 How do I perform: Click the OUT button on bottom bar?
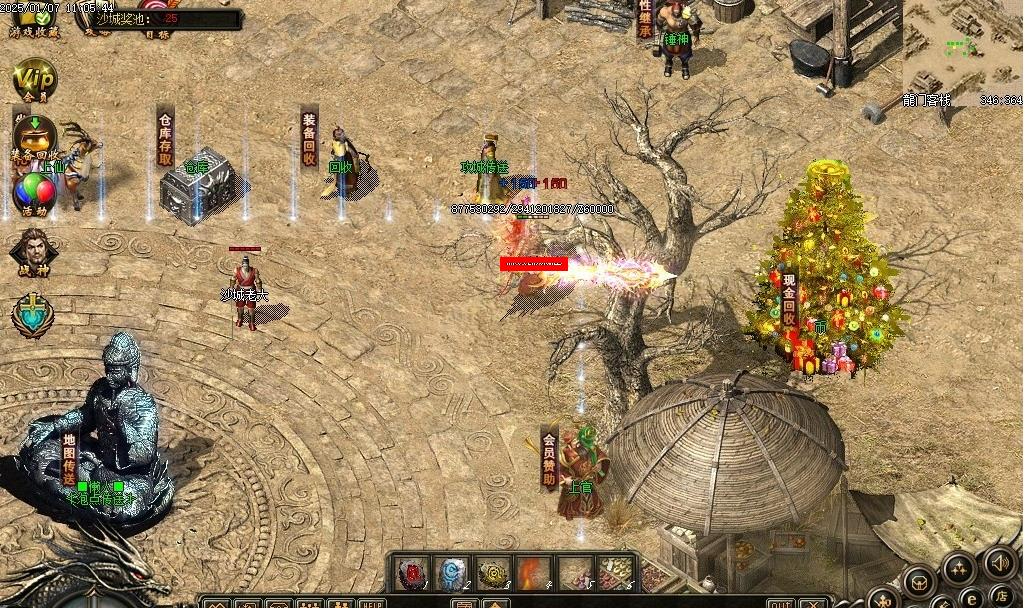coord(782,603)
